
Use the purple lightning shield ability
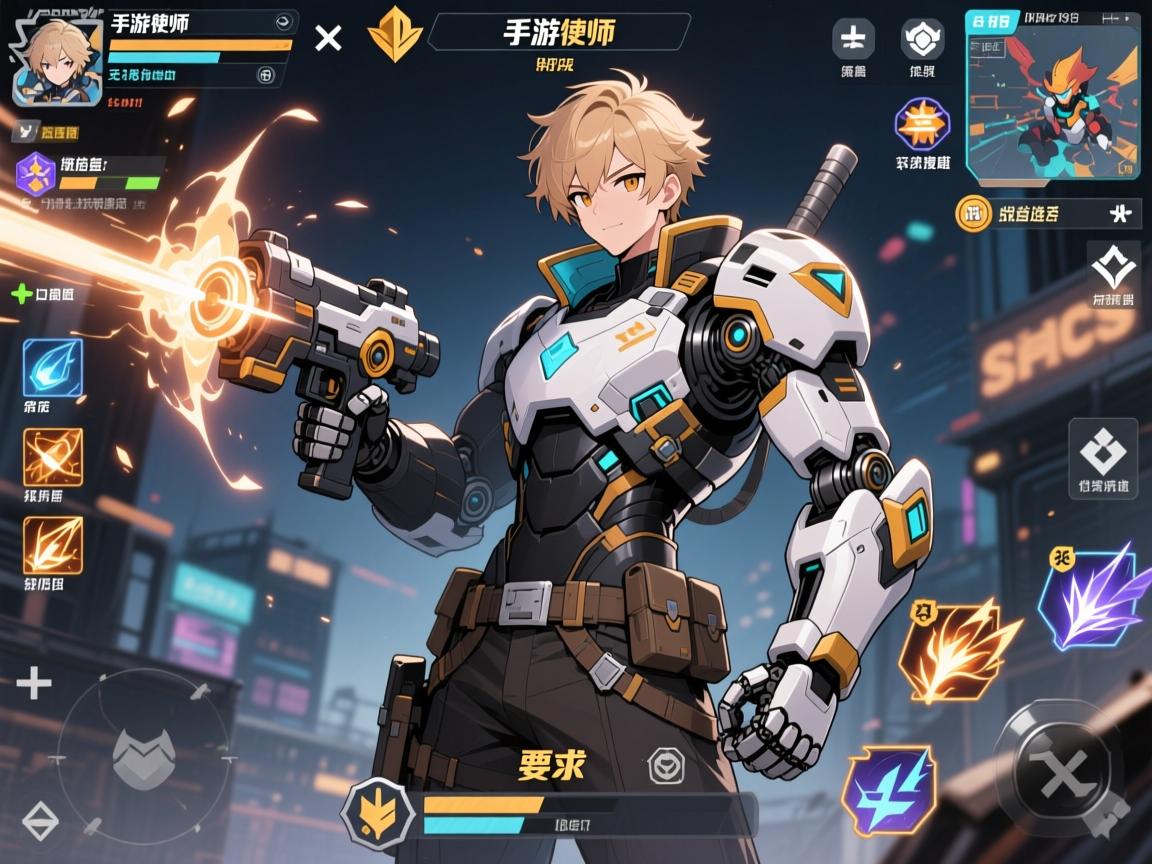click(889, 789)
